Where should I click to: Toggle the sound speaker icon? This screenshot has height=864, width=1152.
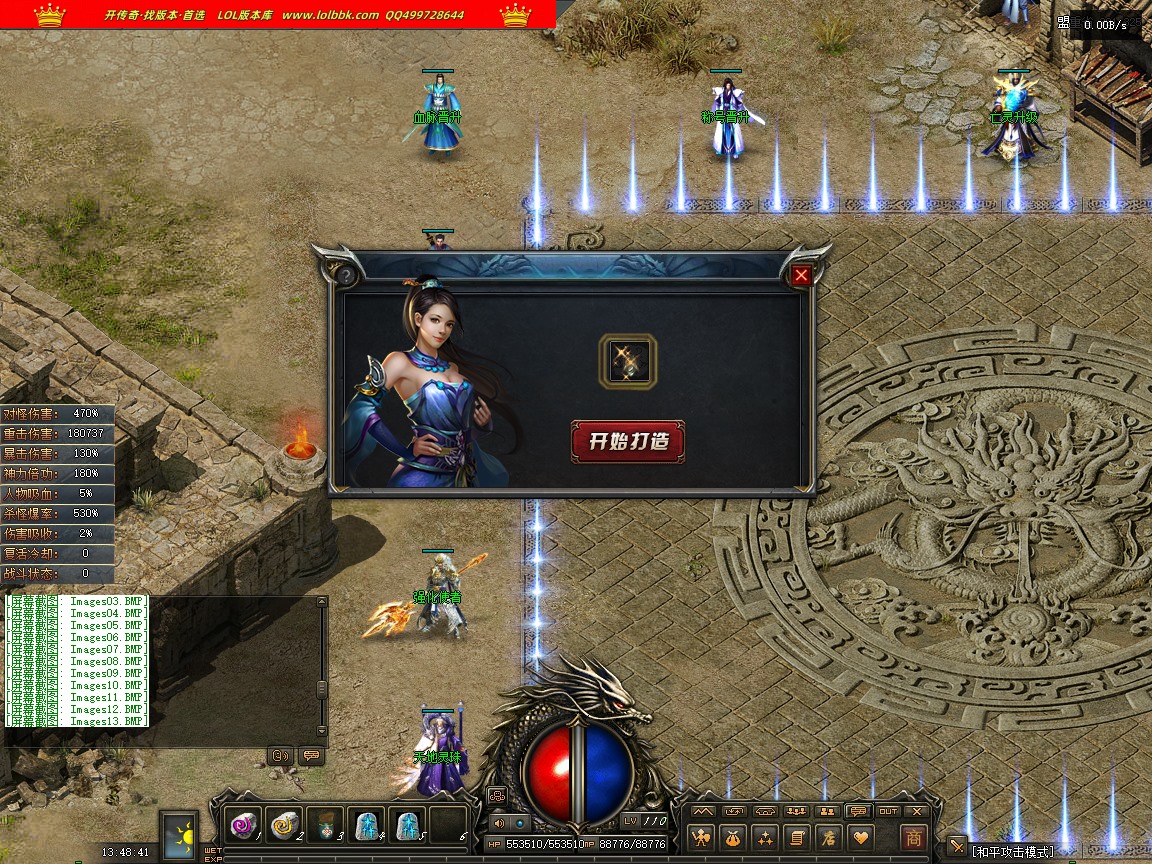coord(498,823)
